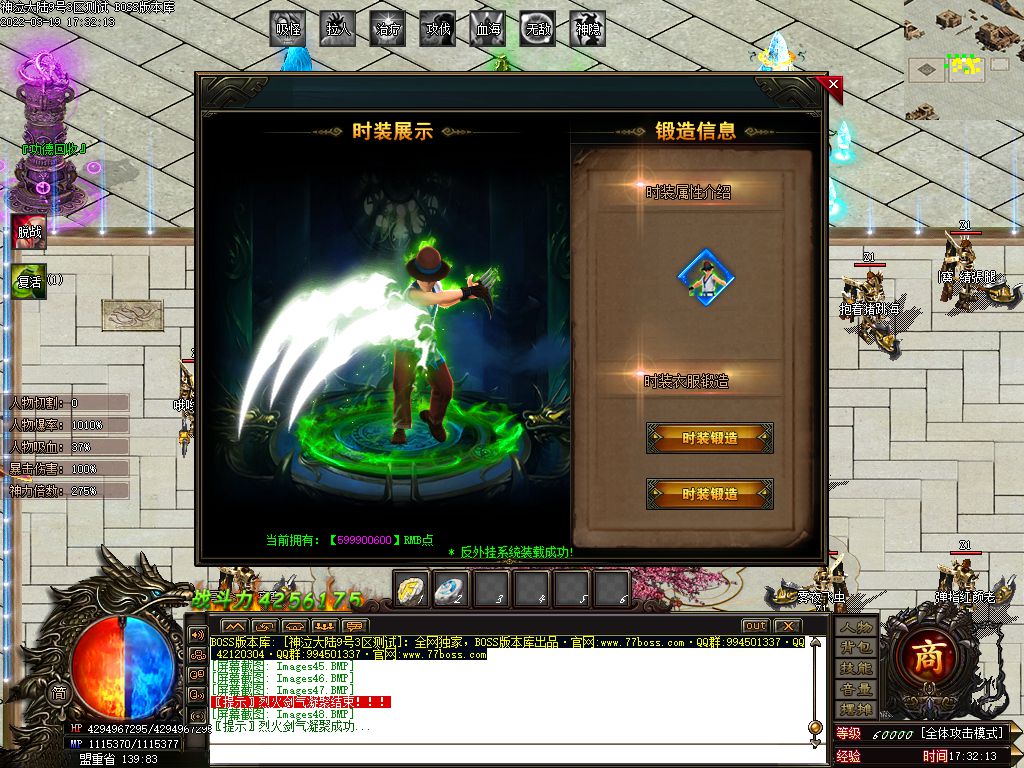Open the minimap in the corner

tap(964, 60)
